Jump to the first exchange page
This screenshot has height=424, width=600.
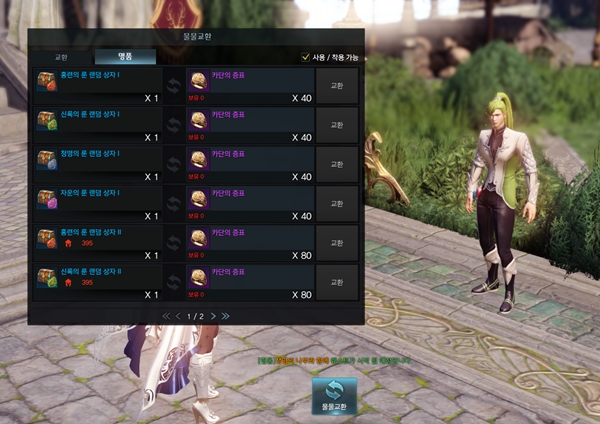click(x=166, y=316)
